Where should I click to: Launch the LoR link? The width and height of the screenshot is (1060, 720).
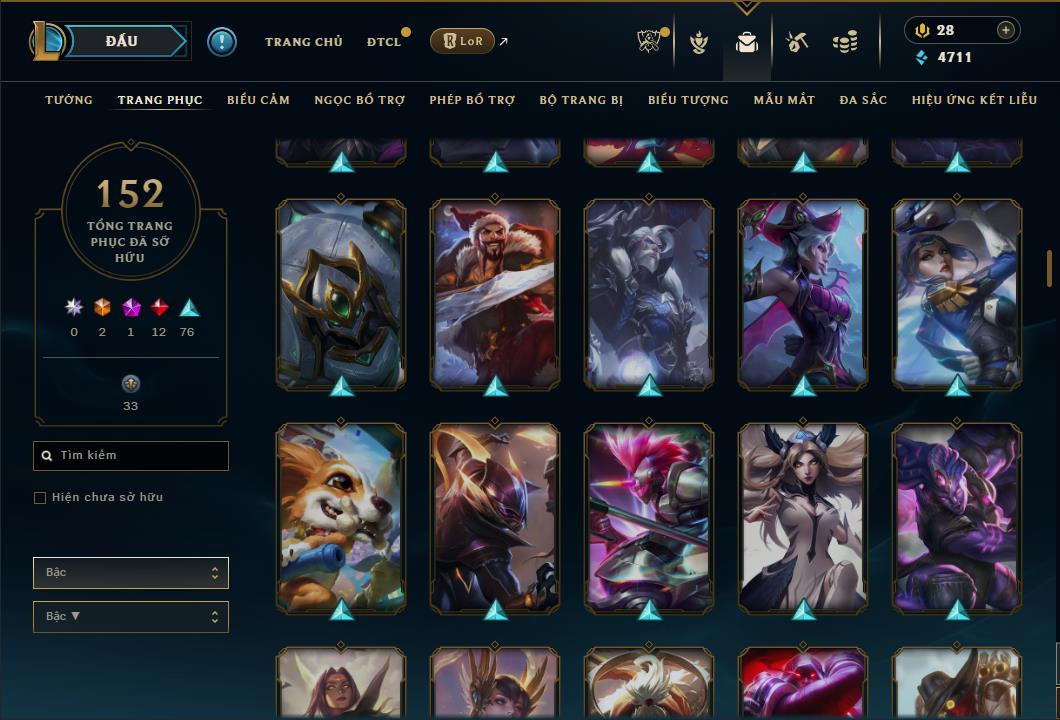click(463, 41)
